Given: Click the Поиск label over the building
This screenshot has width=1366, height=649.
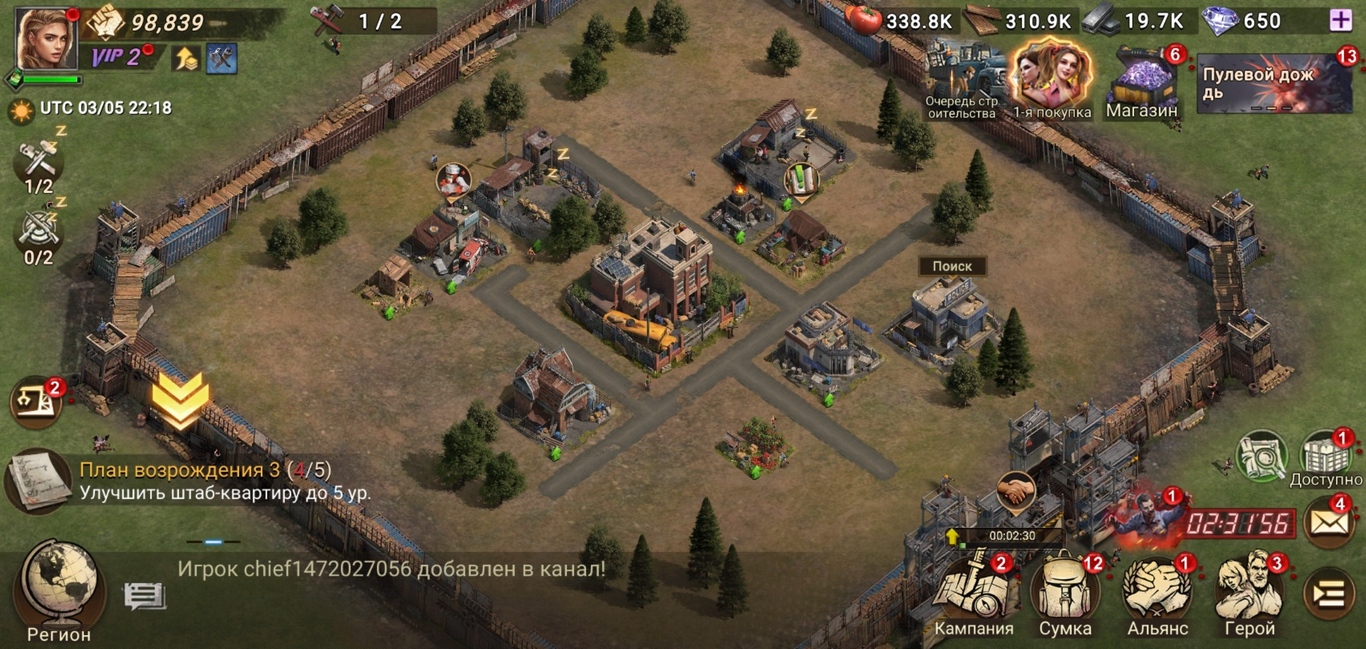Looking at the screenshot, I should click(952, 267).
